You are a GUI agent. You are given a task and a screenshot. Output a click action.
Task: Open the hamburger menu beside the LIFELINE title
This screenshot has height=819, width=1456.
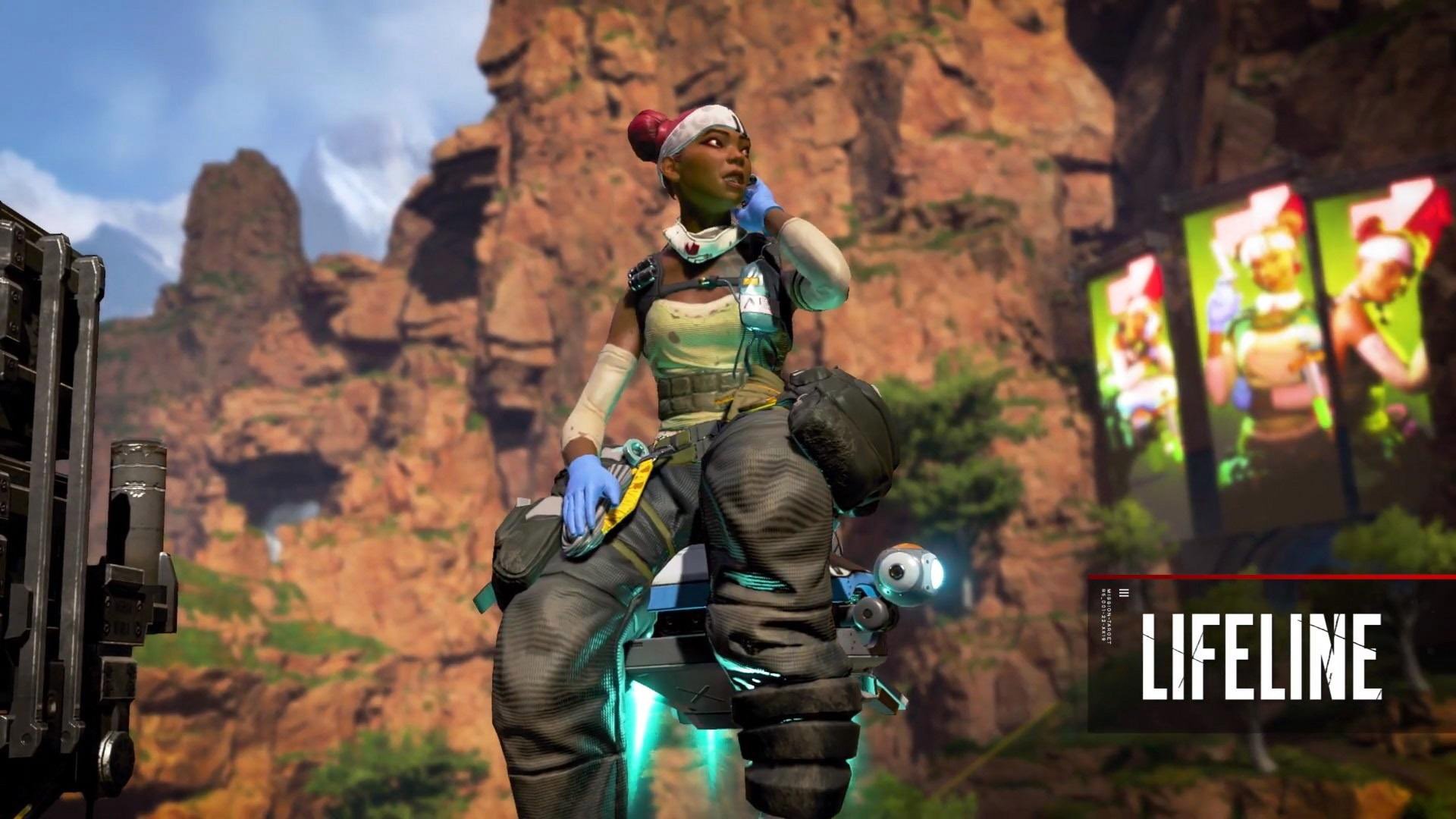[1123, 593]
